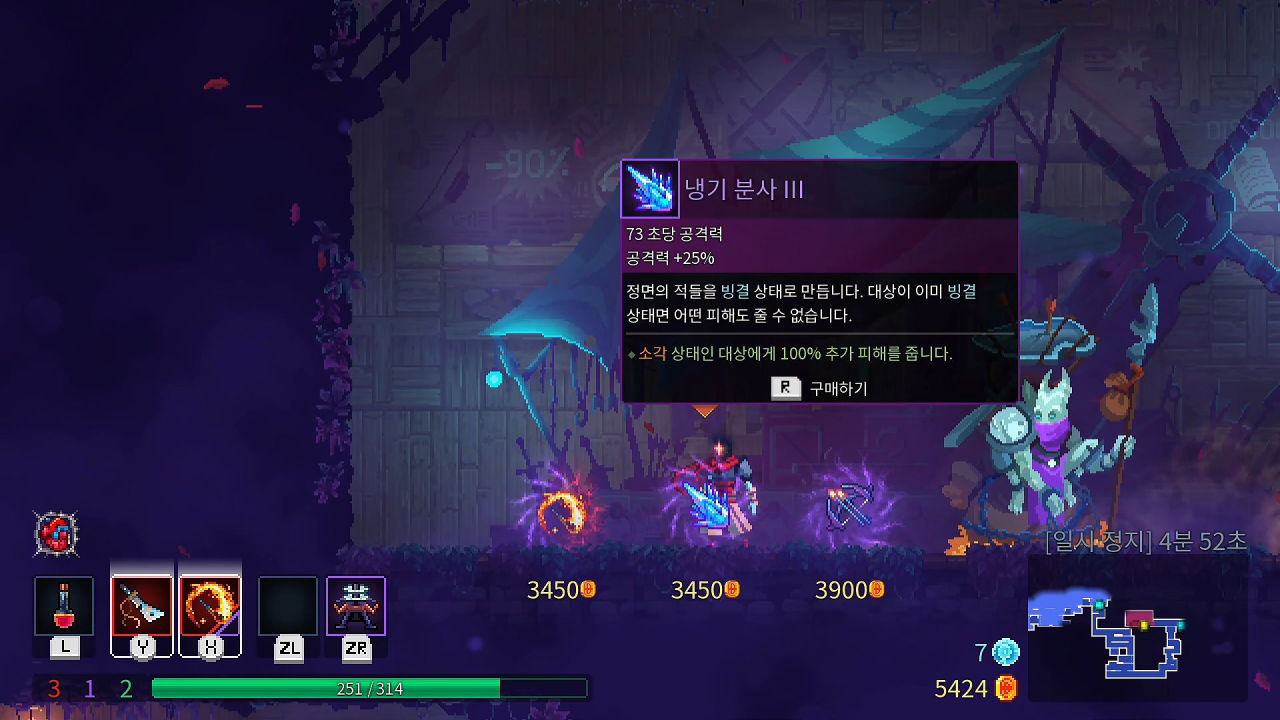Click the Frost Blast icon in the tooltip header
This screenshot has width=1280, height=720.
pos(650,190)
